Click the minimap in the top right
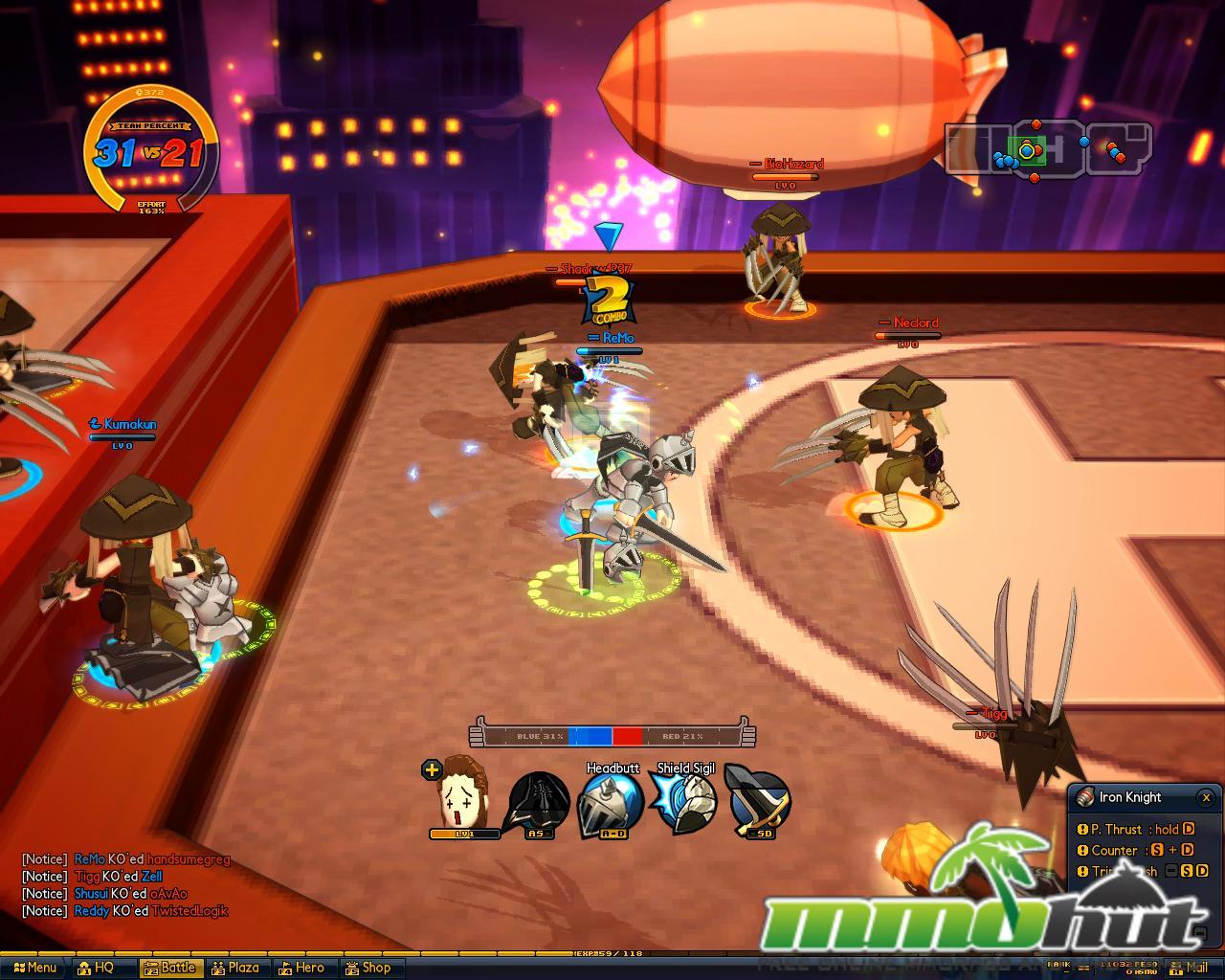This screenshot has height=980, width=1225. 1047,149
